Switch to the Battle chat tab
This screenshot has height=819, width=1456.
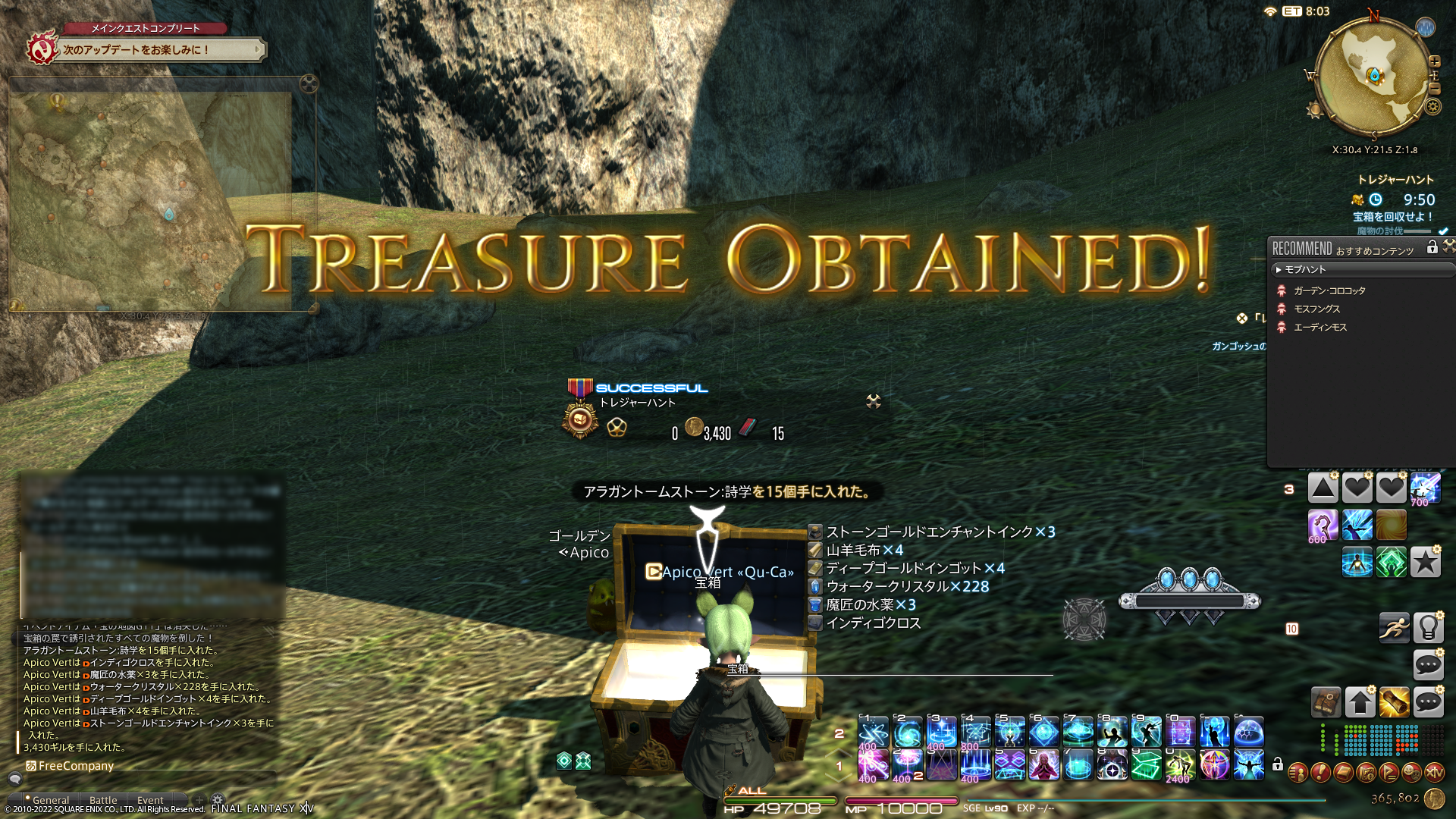103,800
